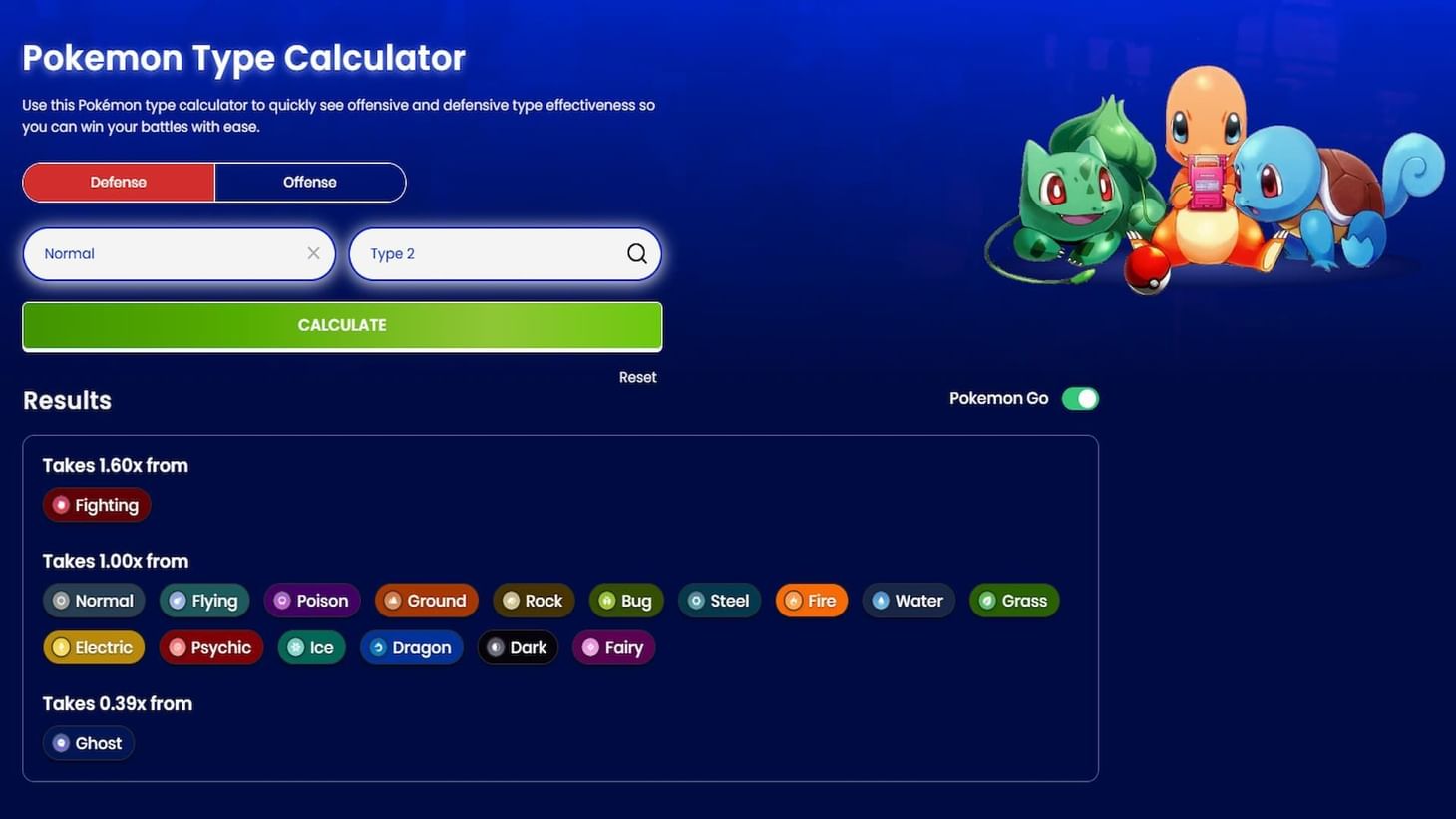Select the Ghost badge under Takes 0.39x

(x=88, y=742)
